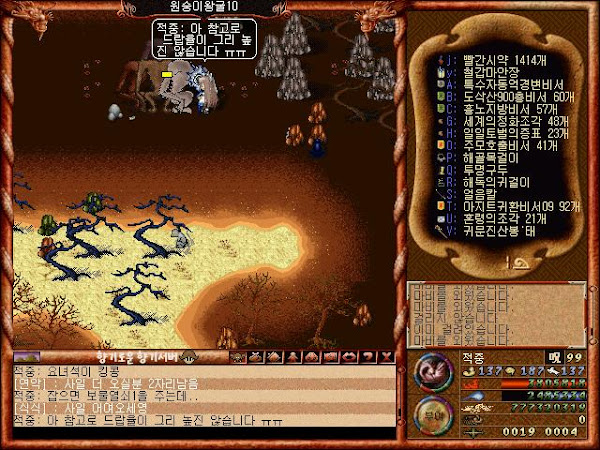Close the panel with the X icon

387,356
